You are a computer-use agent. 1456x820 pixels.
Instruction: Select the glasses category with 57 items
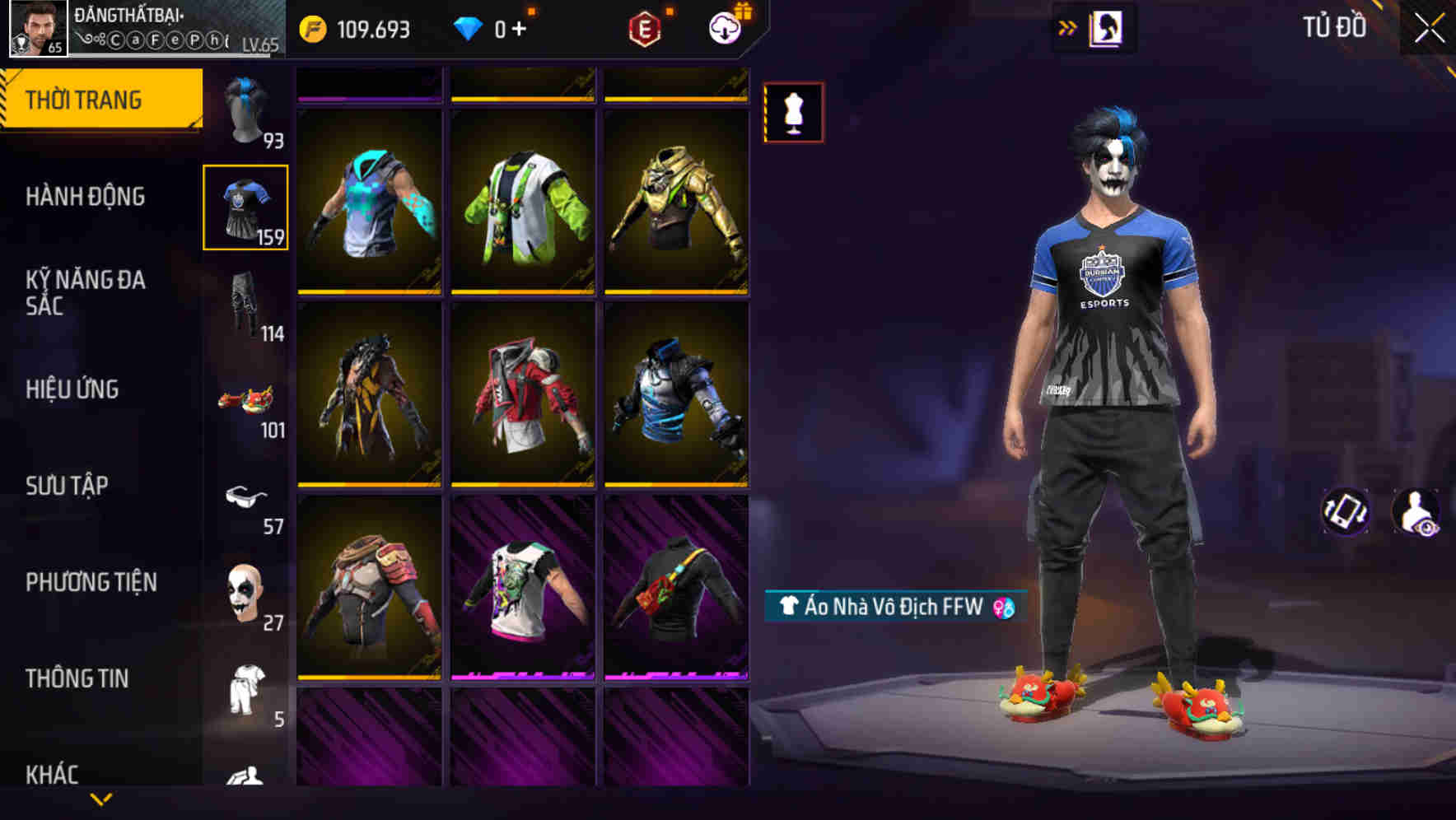pyautogui.click(x=245, y=498)
